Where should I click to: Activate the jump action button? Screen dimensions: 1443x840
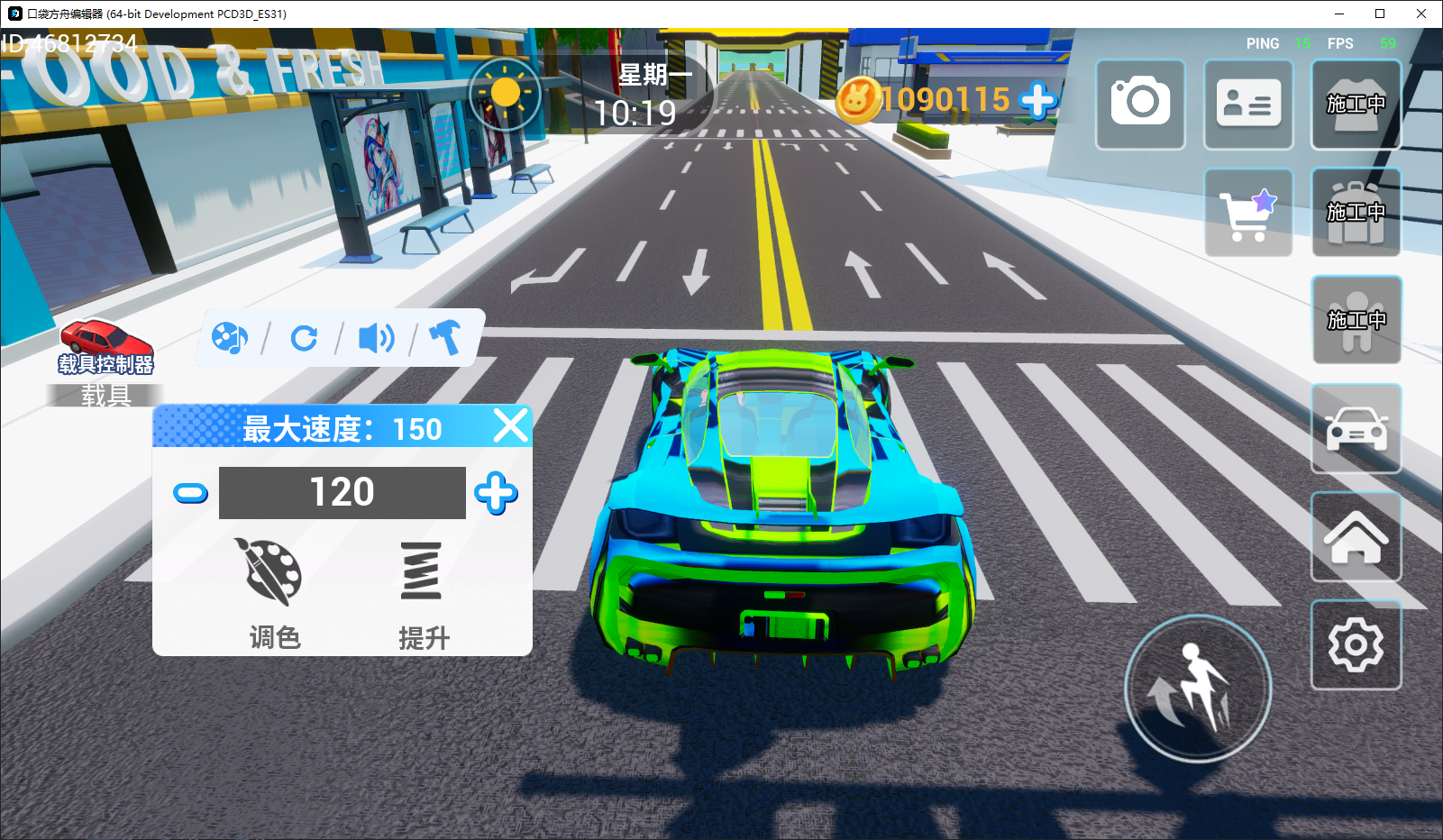pyautogui.click(x=1198, y=689)
